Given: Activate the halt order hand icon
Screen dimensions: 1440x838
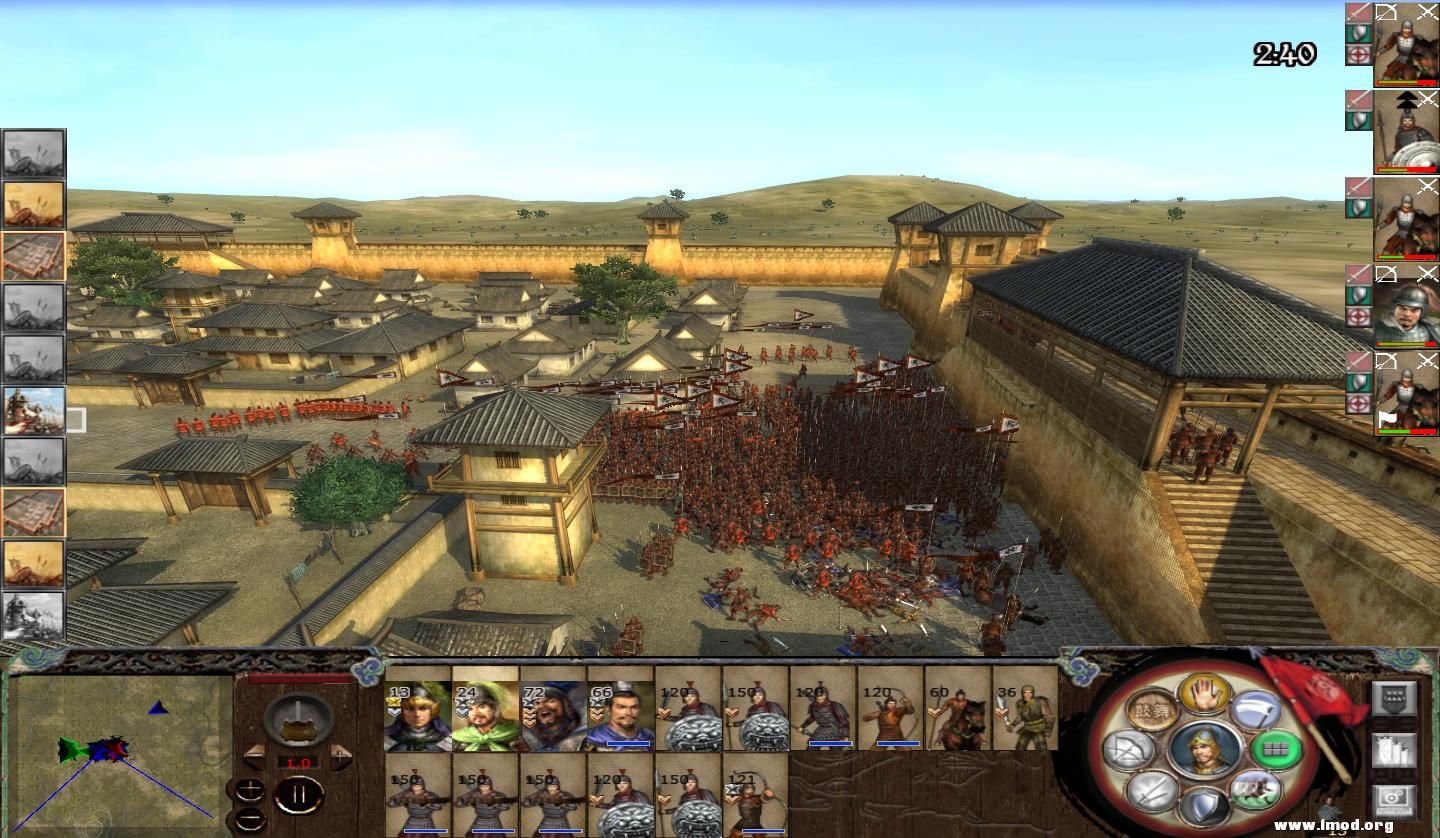Looking at the screenshot, I should [1203, 692].
